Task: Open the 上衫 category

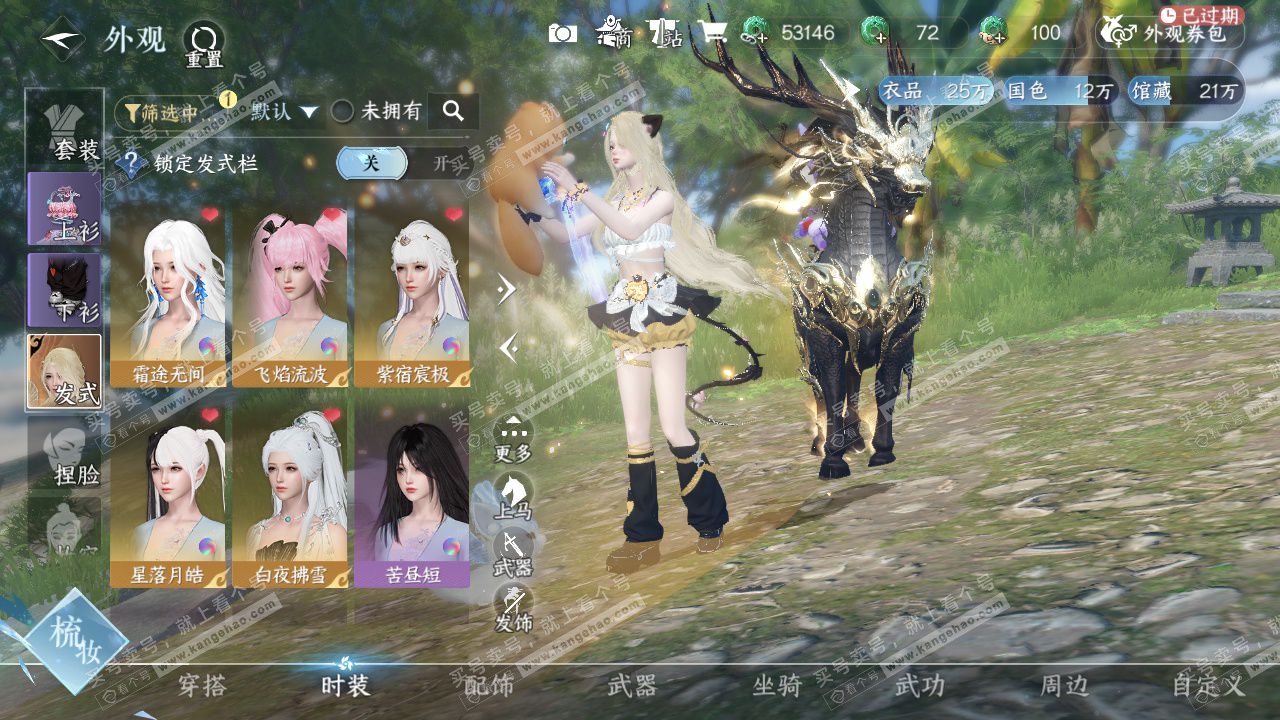Action: [x=64, y=208]
